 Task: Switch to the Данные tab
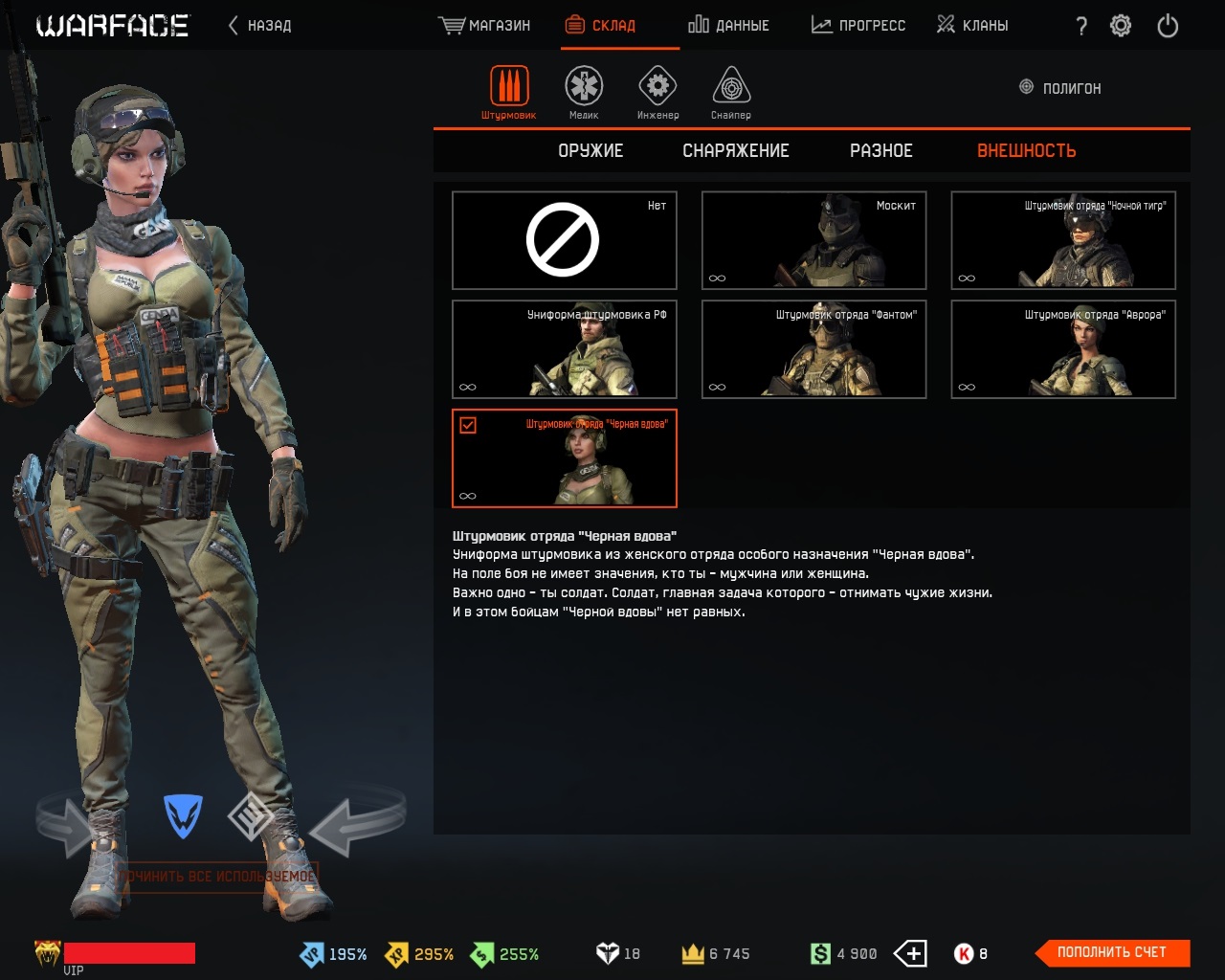click(x=728, y=26)
